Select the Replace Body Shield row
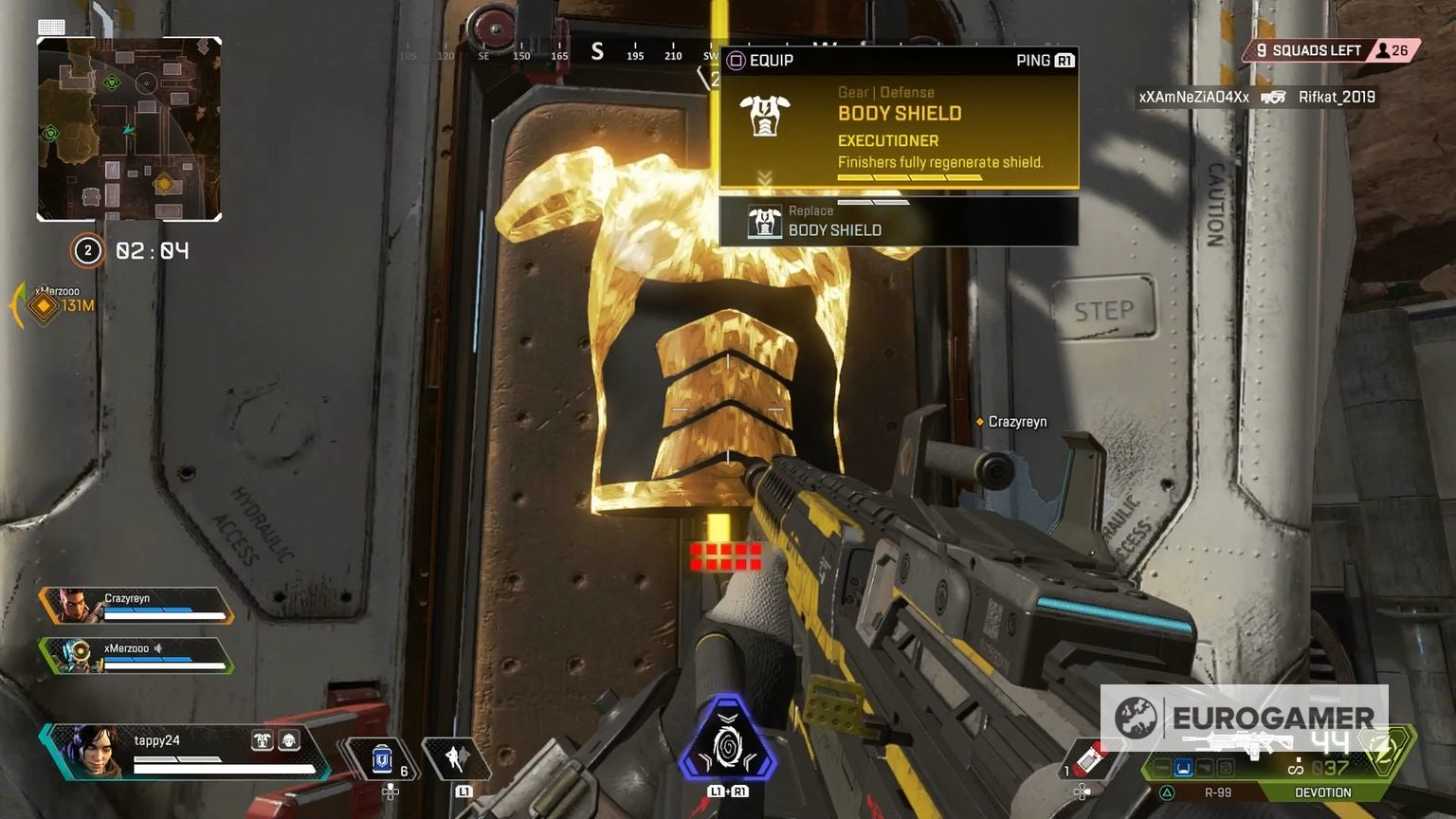 point(899,222)
